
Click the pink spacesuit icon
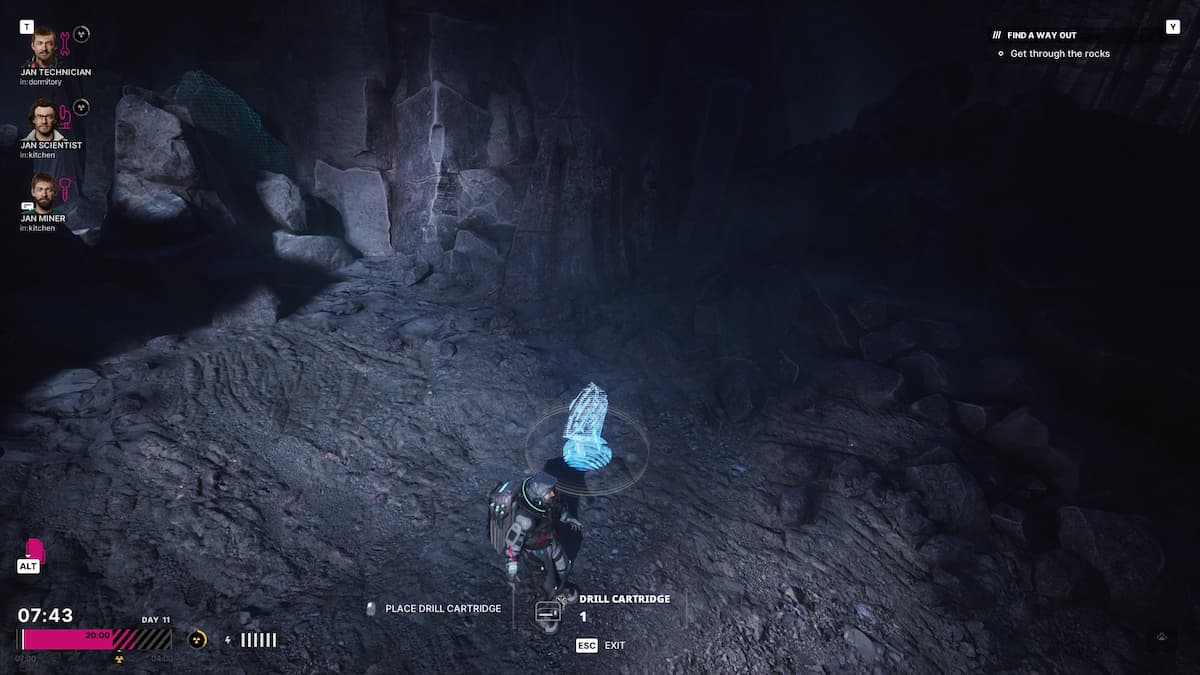pyautogui.click(x=34, y=551)
